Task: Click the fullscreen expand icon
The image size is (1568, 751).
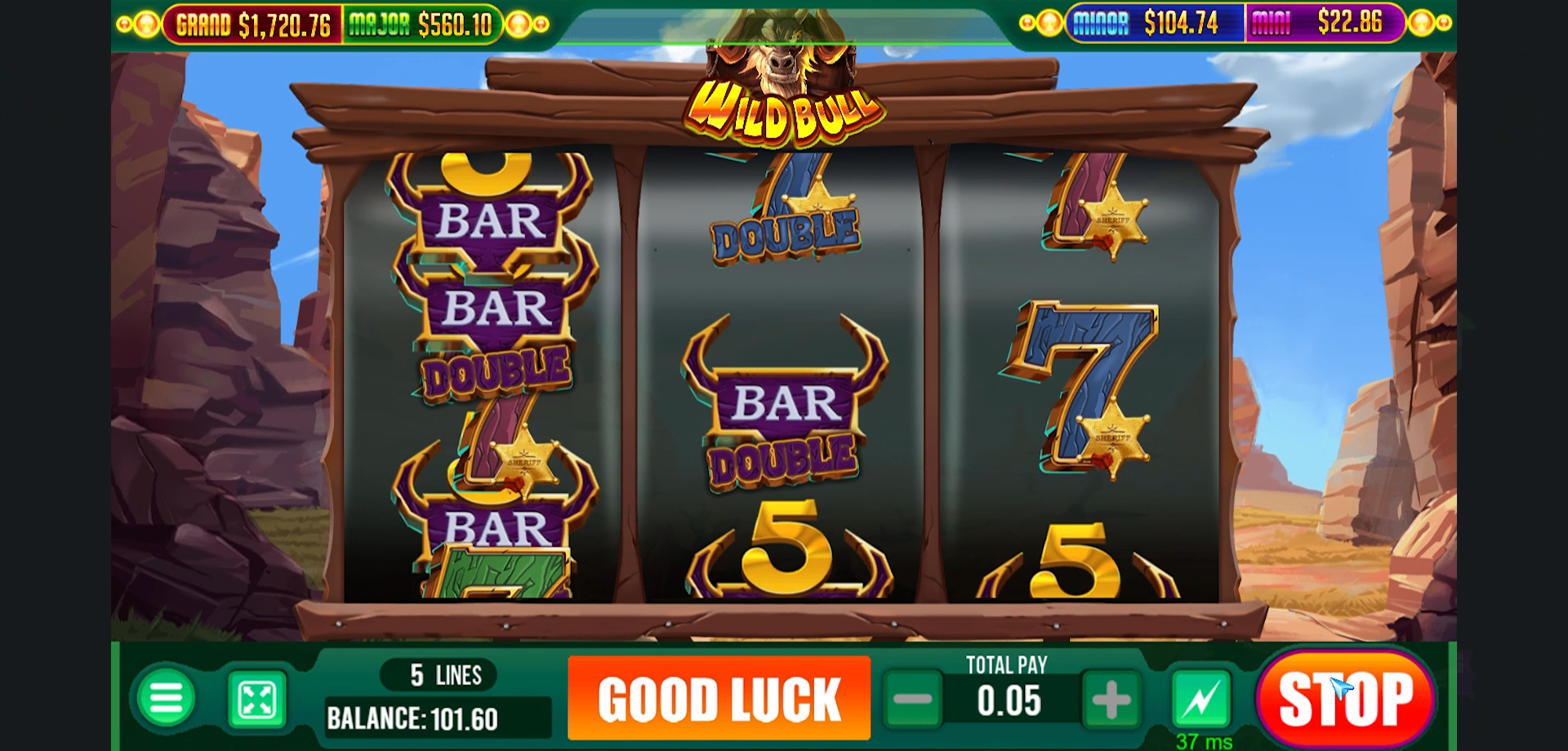Action: [x=258, y=698]
